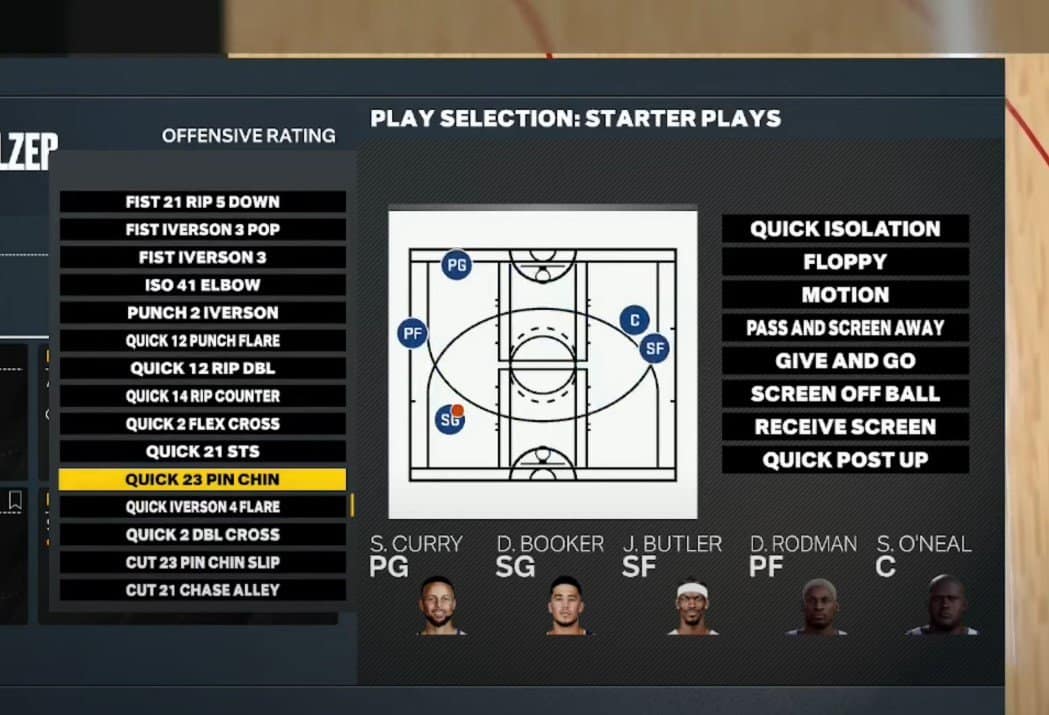Viewport: 1049px width, 715px height.
Task: Select the highlighted Quick 23 Pin Chin play
Action: 202,480
